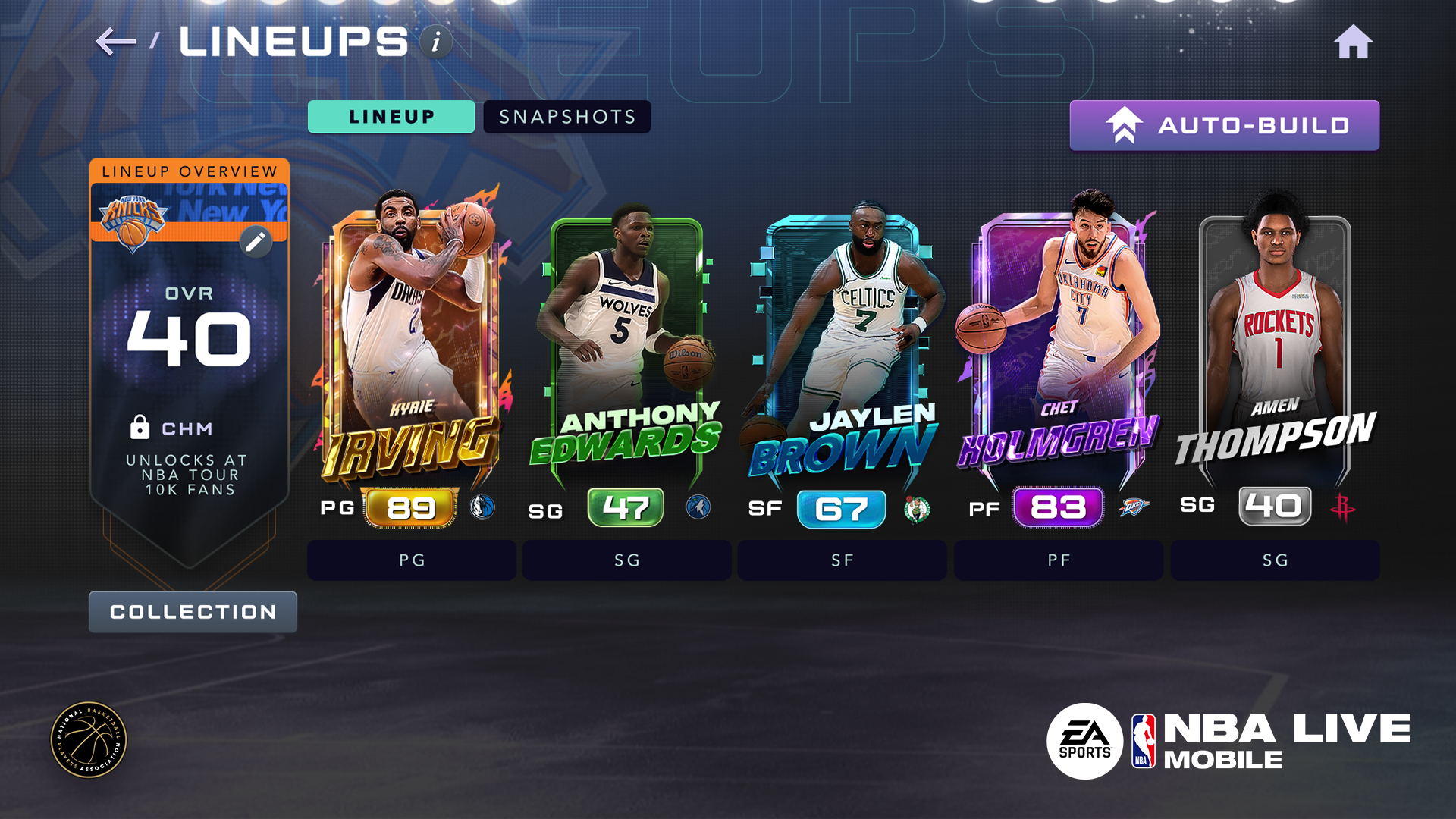Open the Collection screen
This screenshot has width=1456, height=819.
tap(193, 612)
